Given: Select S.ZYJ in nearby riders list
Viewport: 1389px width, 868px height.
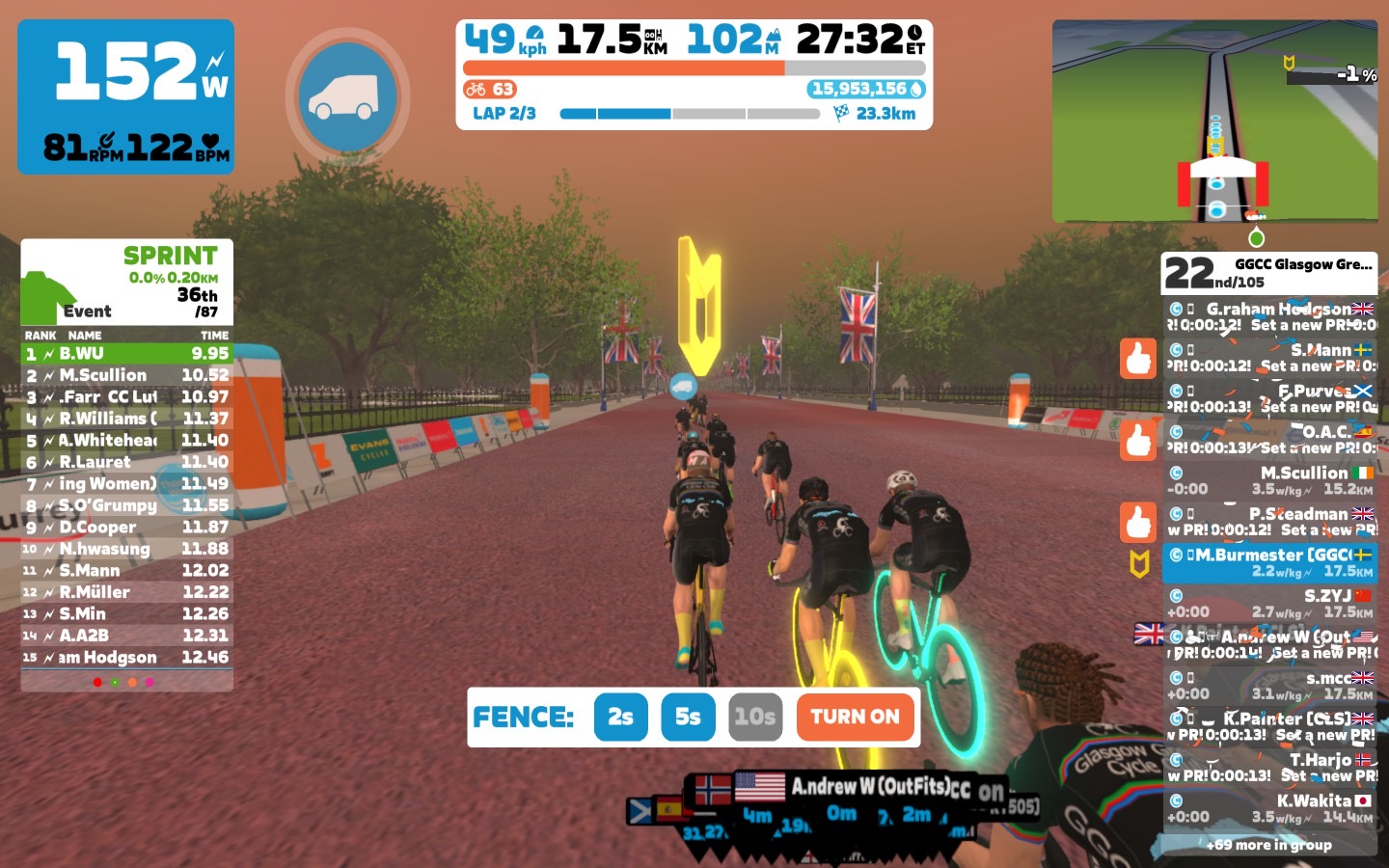Looking at the screenshot, I should click(x=1269, y=604).
